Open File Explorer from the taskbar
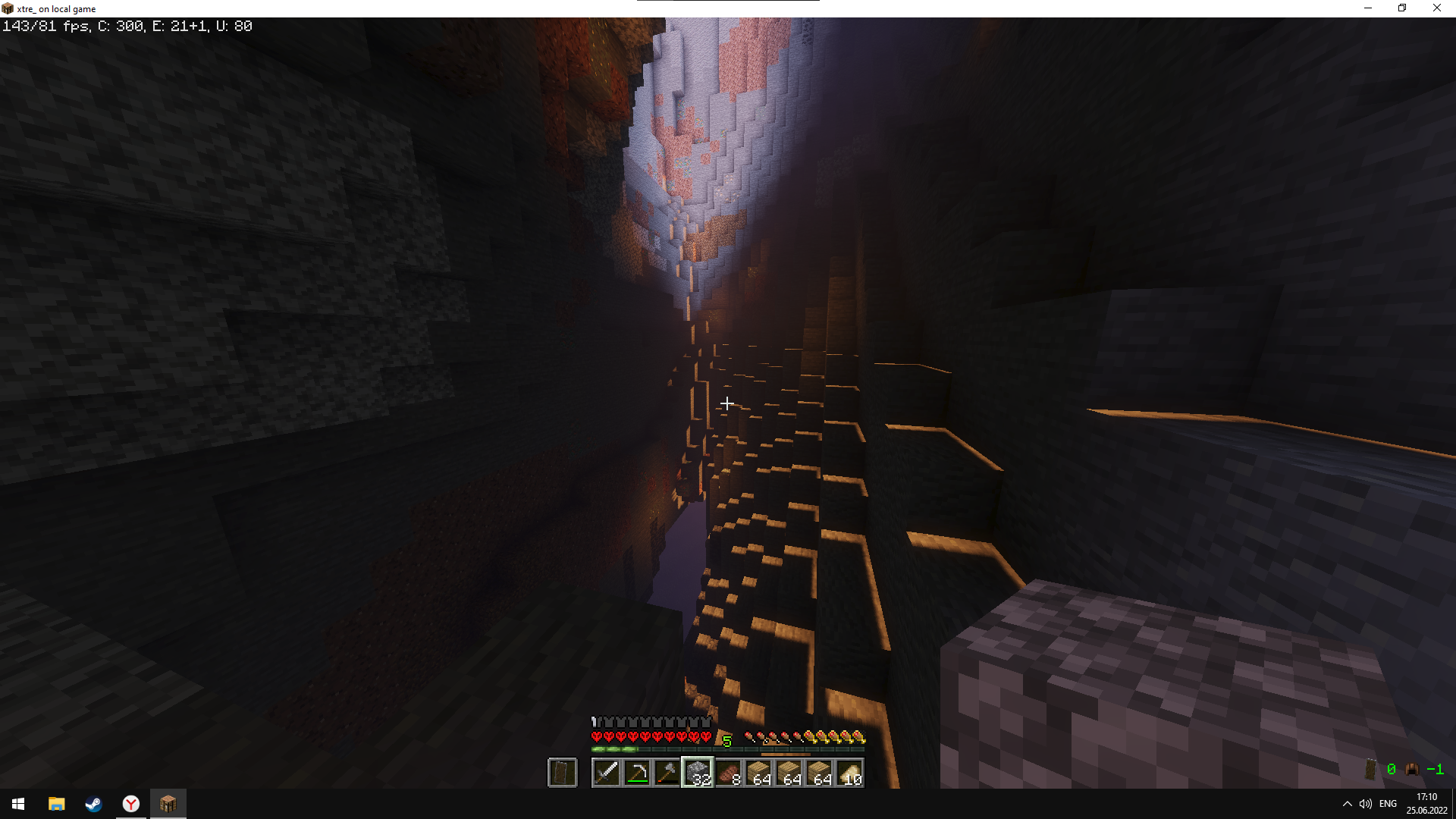 click(56, 805)
